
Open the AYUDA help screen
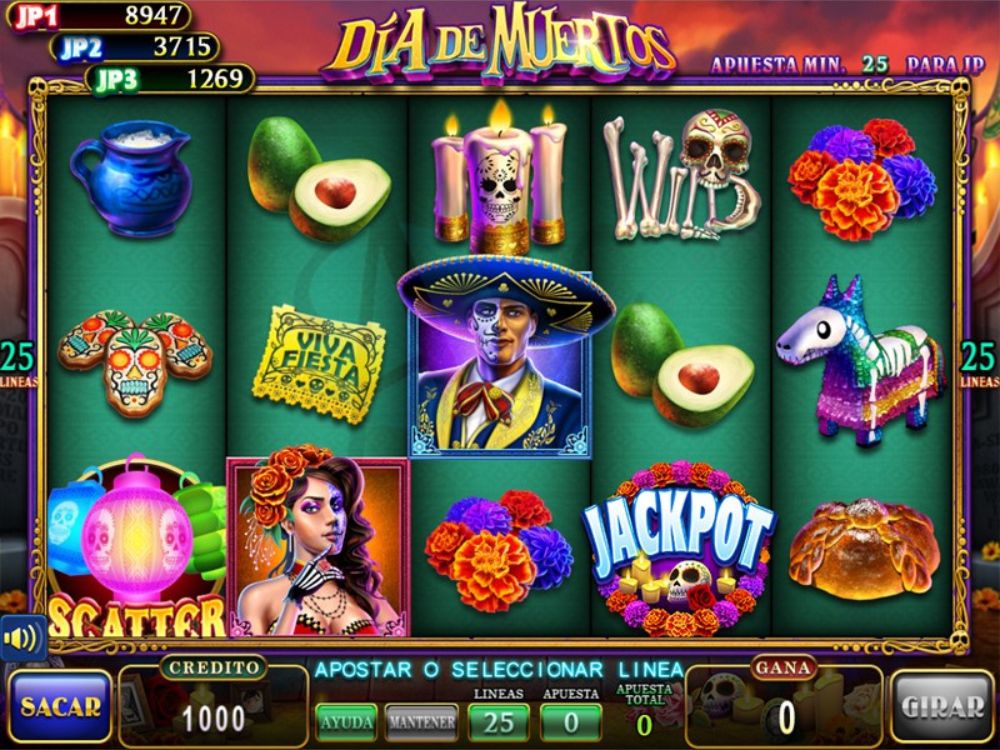click(x=346, y=720)
